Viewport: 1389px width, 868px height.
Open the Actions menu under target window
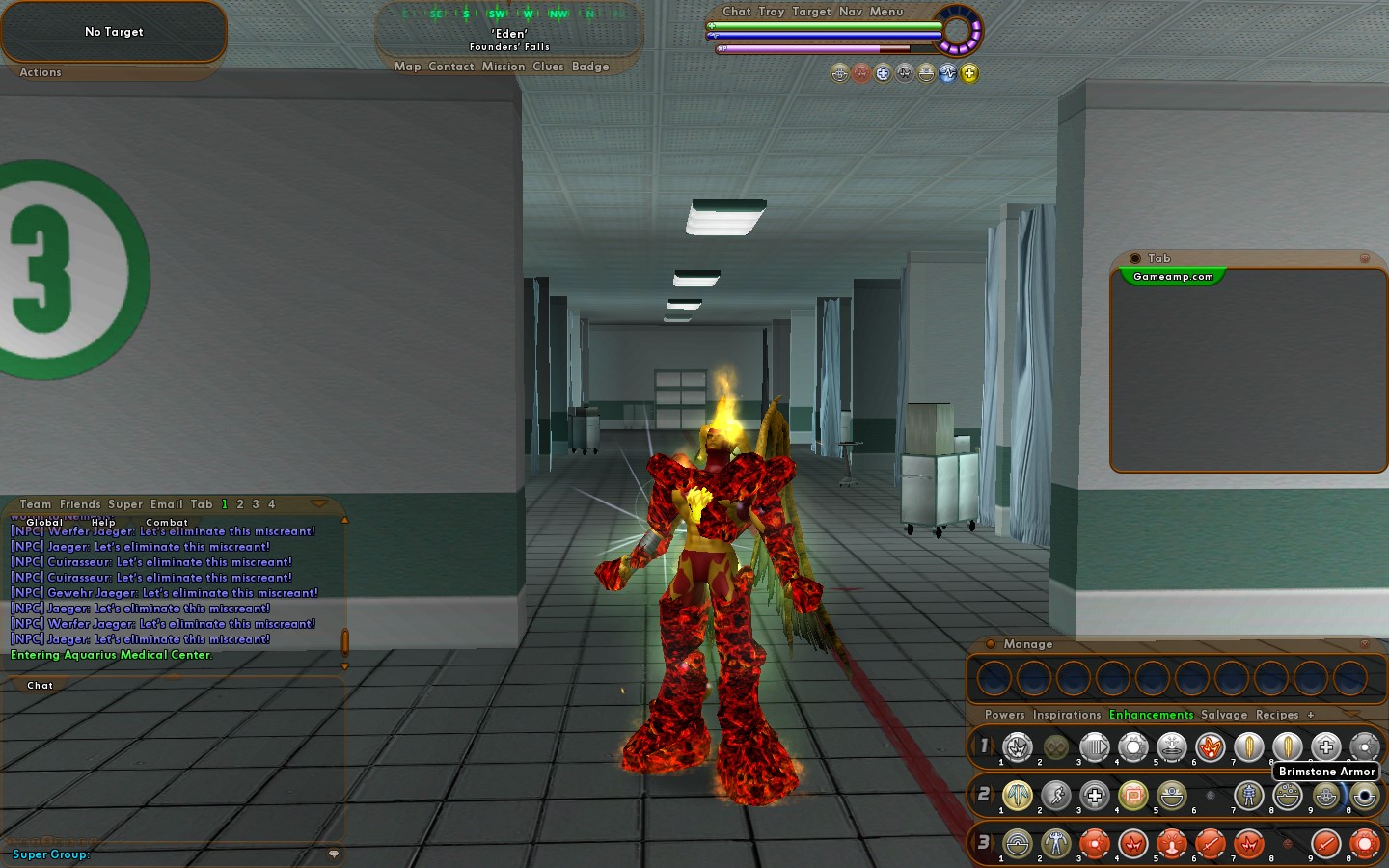click(41, 72)
